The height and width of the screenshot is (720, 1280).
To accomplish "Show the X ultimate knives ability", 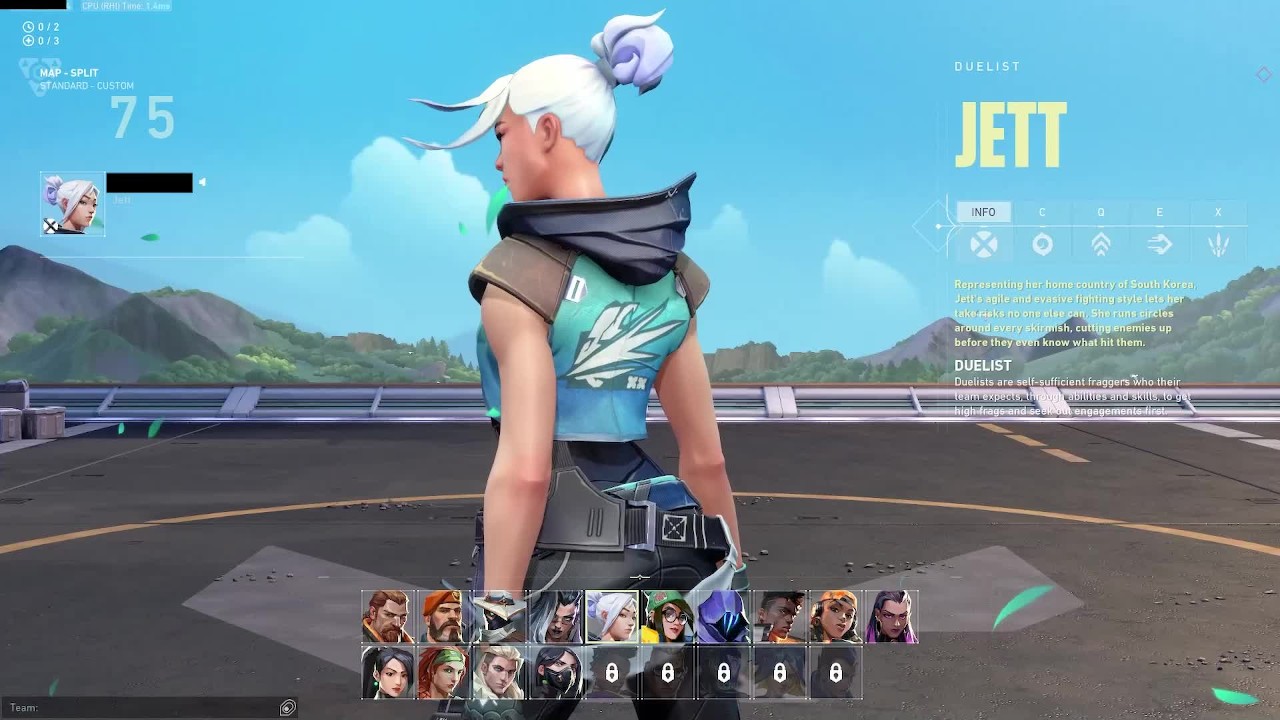I will (1218, 231).
